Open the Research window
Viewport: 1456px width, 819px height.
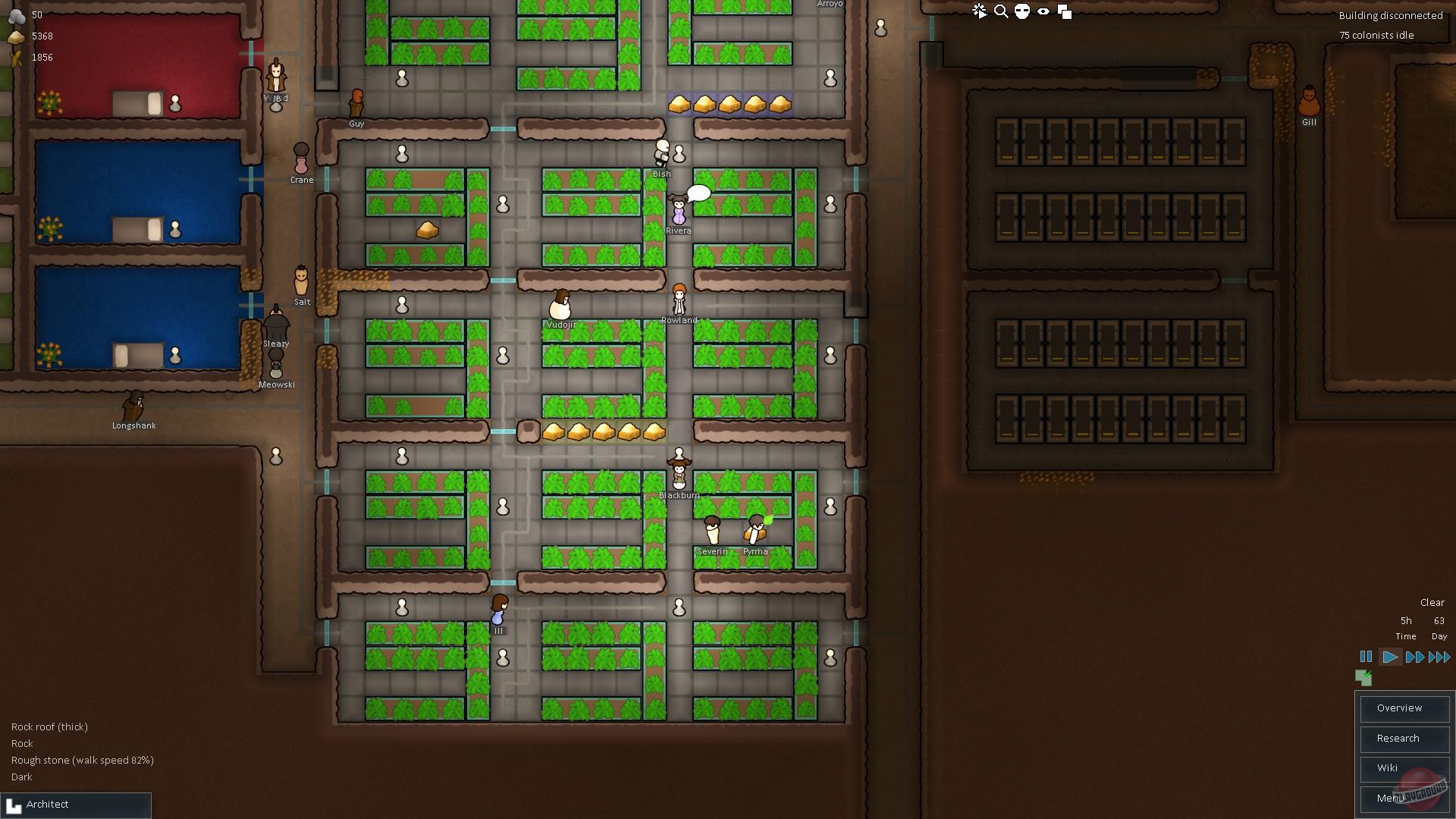pyautogui.click(x=1404, y=738)
